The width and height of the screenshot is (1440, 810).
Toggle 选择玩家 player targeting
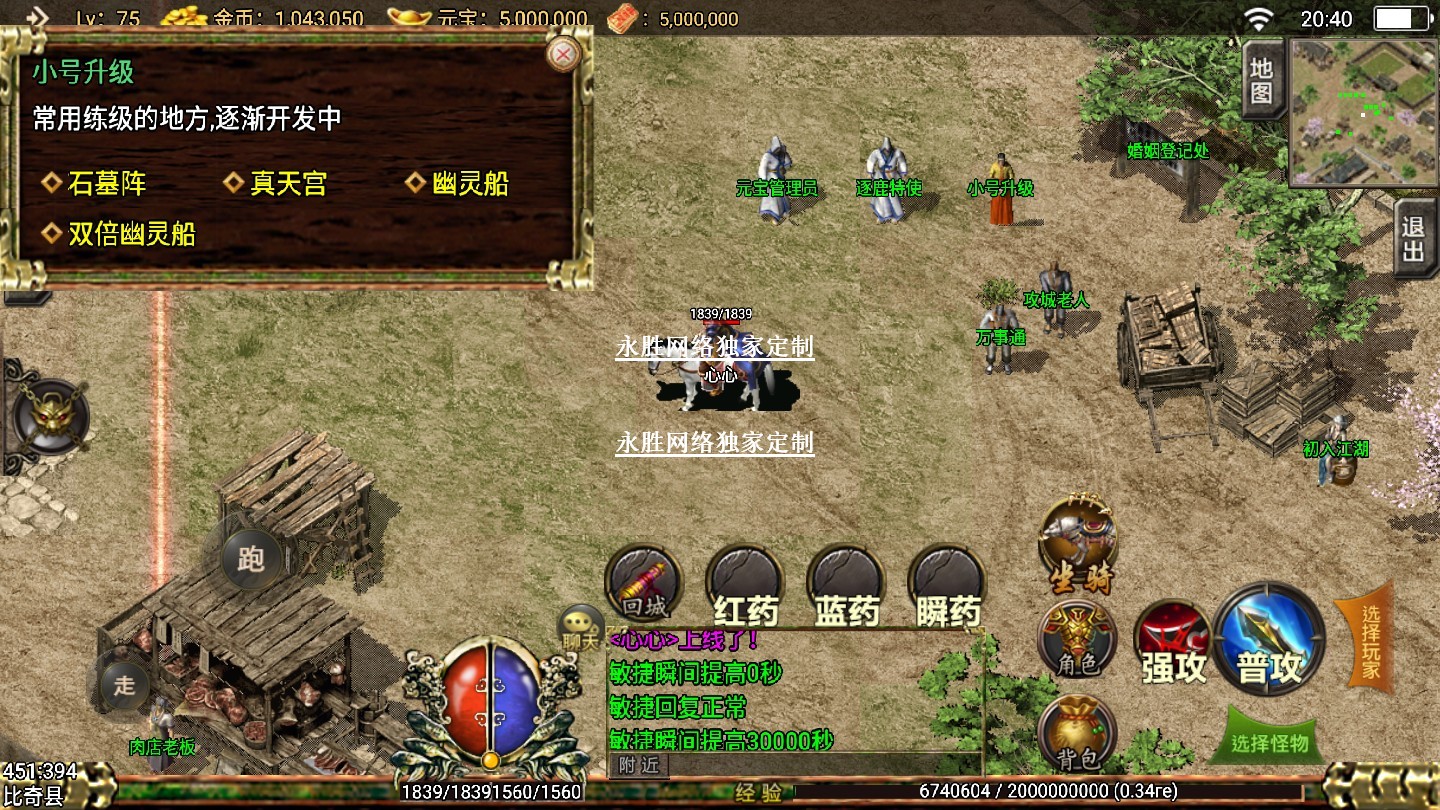(1367, 636)
